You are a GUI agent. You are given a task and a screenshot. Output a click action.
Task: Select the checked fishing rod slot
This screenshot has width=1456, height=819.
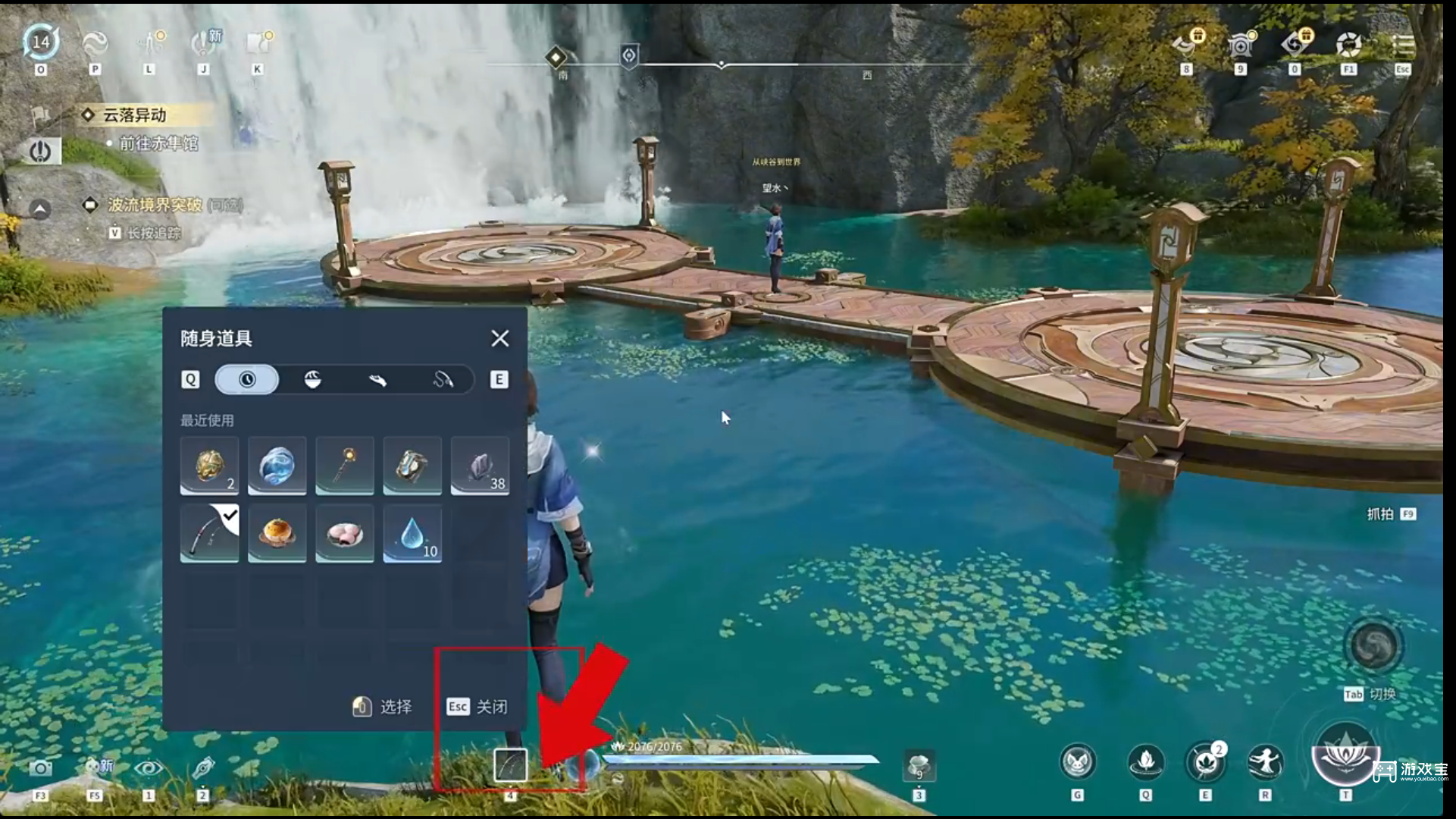click(x=209, y=532)
